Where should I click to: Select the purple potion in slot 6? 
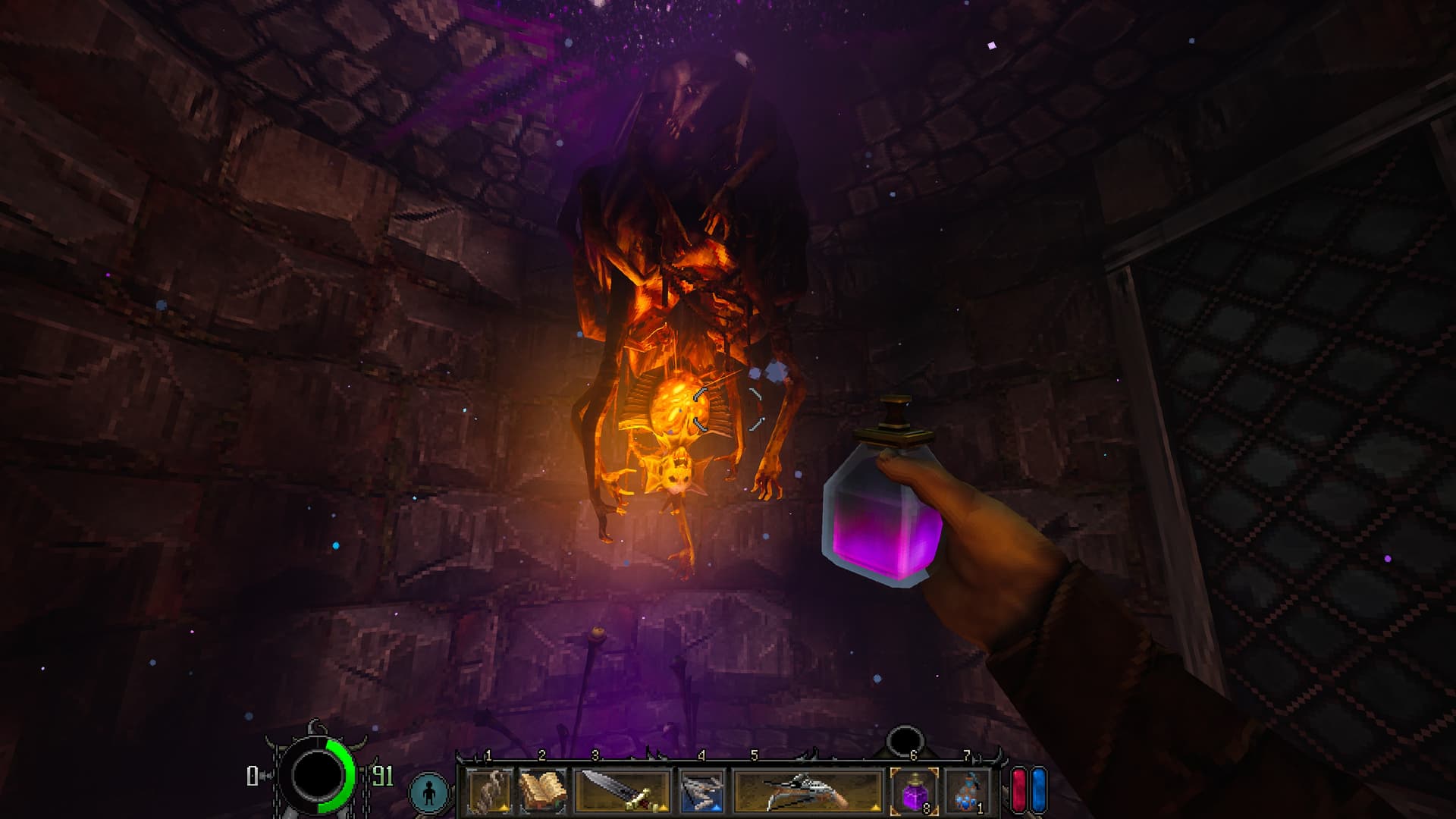point(914,792)
